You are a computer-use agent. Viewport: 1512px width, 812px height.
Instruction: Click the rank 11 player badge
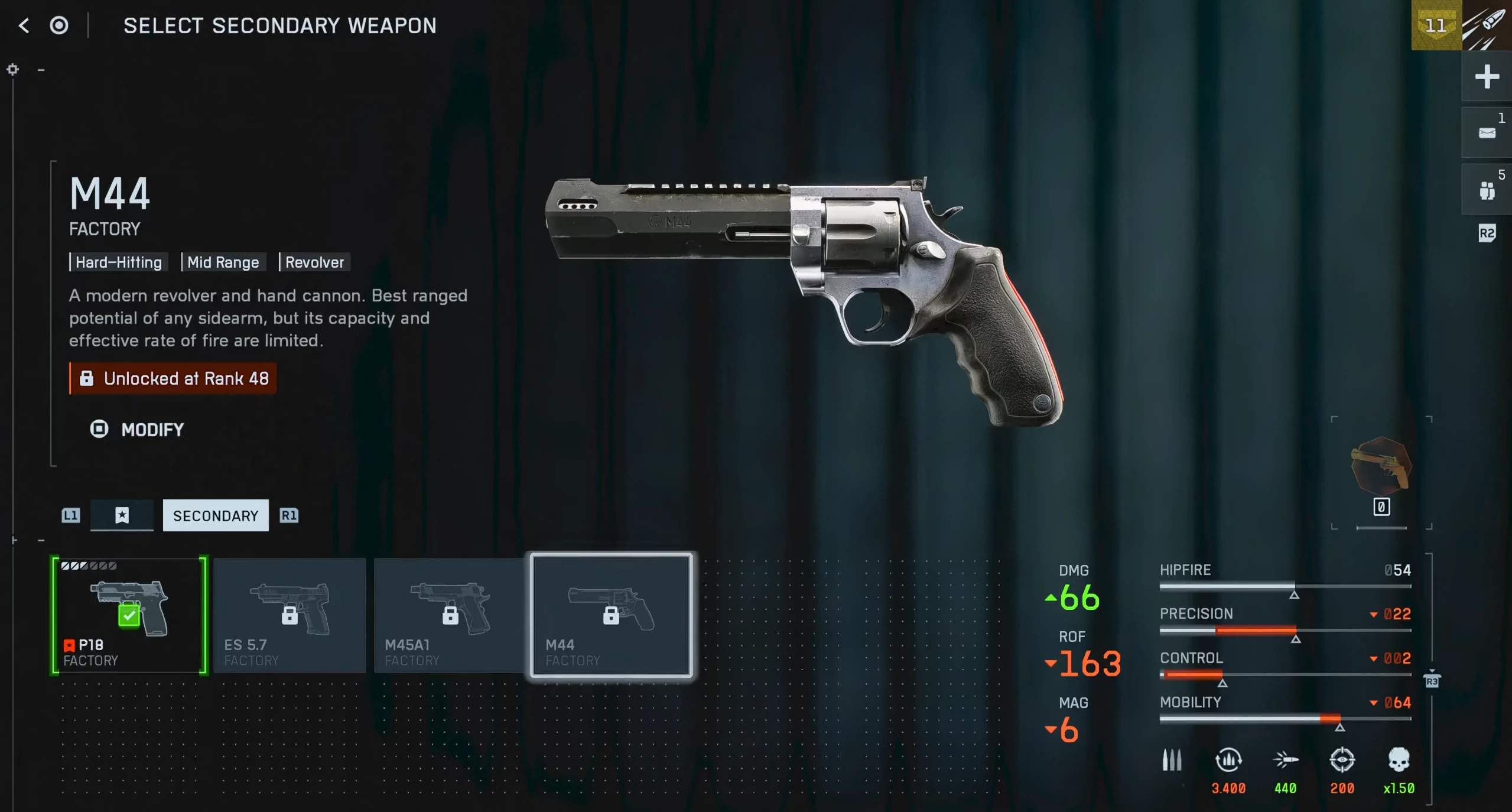[1436, 25]
